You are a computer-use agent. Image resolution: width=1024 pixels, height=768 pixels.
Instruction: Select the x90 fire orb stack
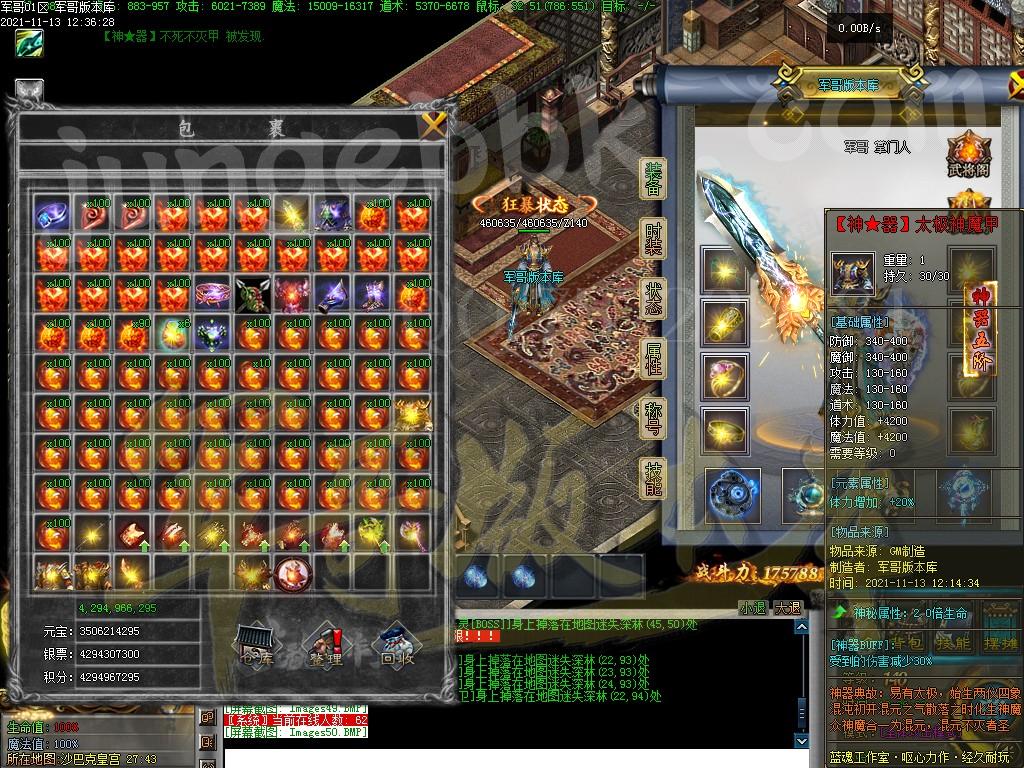[132, 333]
